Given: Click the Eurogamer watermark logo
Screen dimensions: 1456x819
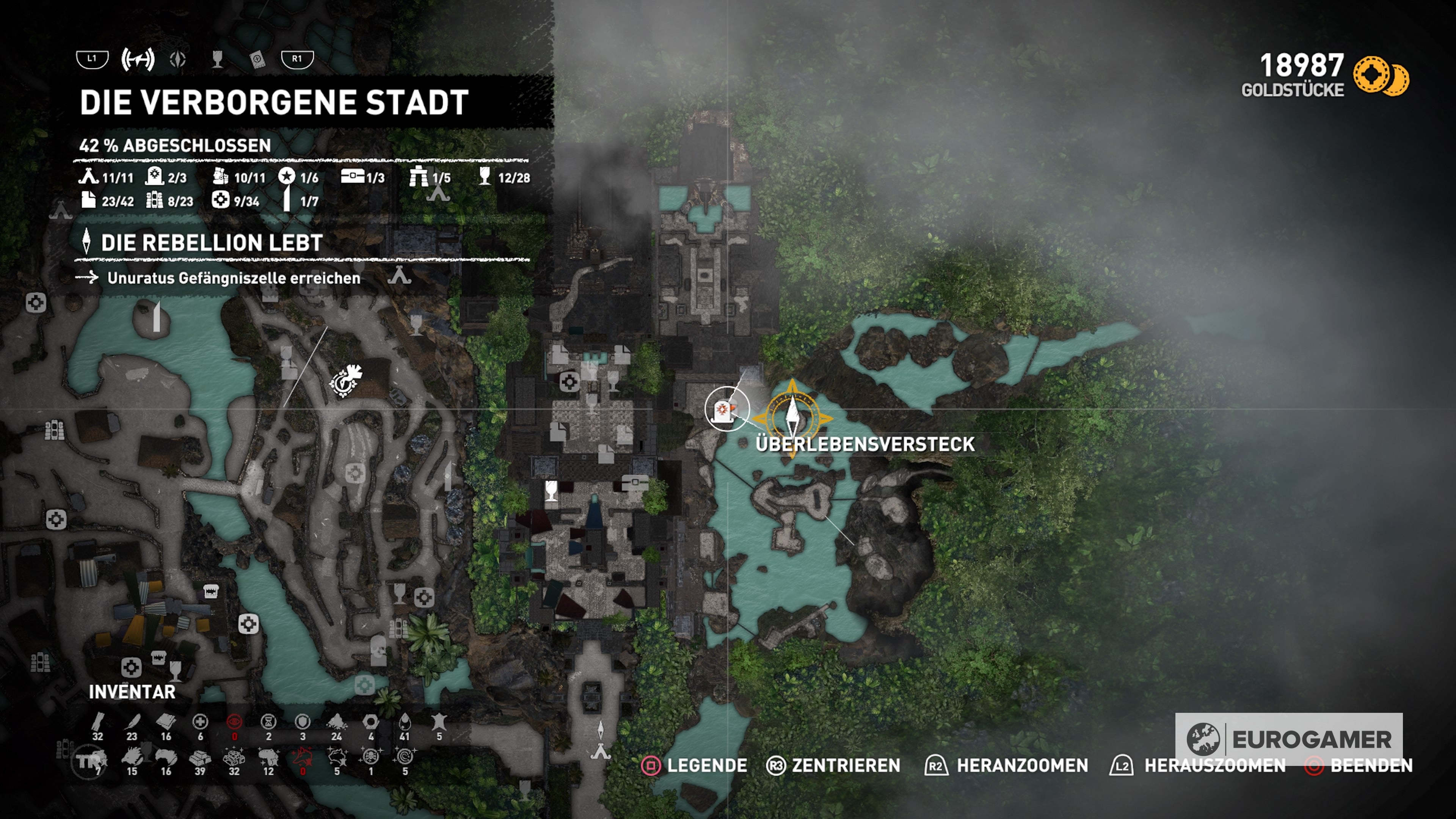Looking at the screenshot, I should pyautogui.click(x=1288, y=739).
